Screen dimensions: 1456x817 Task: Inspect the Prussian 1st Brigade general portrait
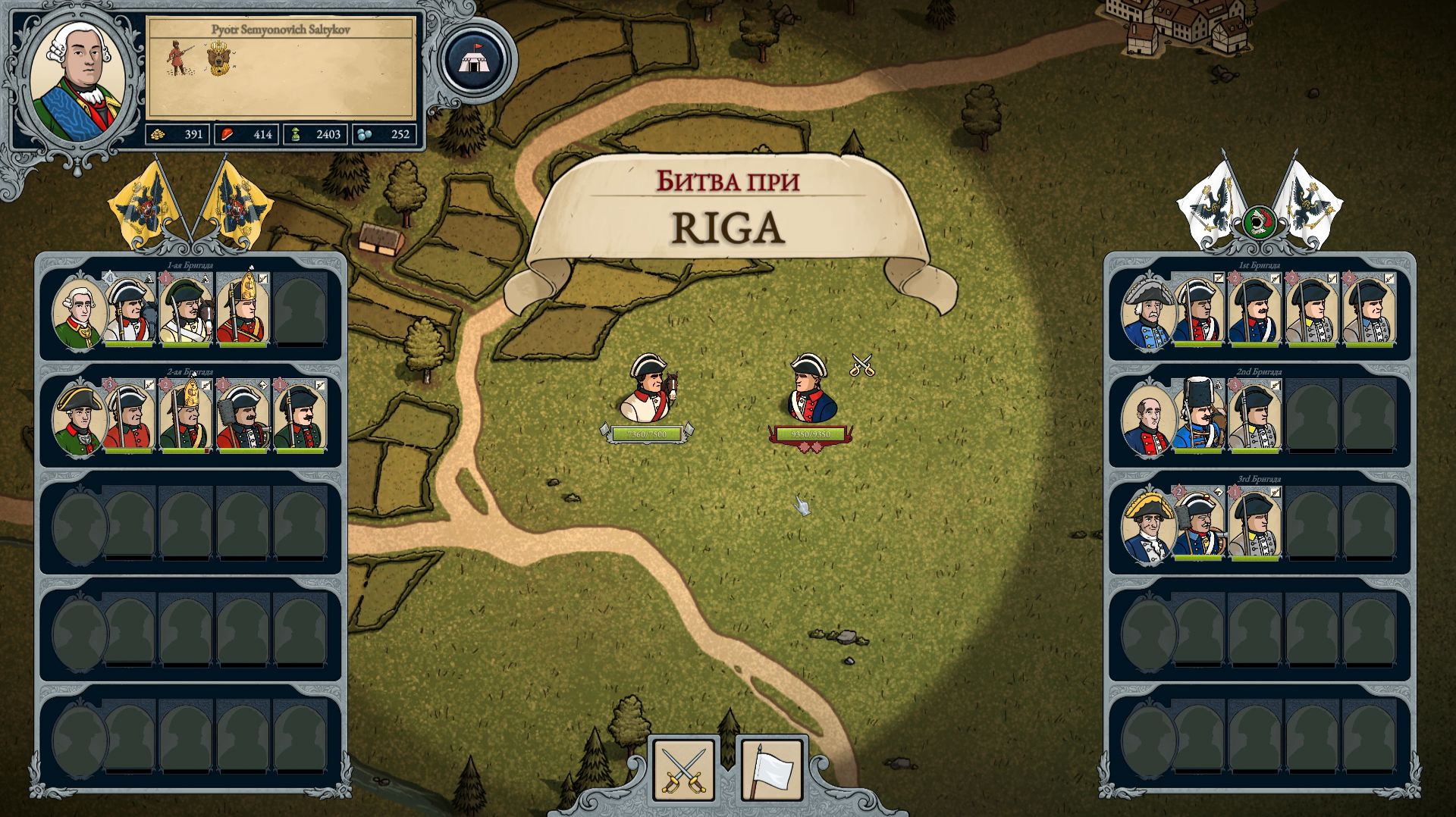[1147, 312]
